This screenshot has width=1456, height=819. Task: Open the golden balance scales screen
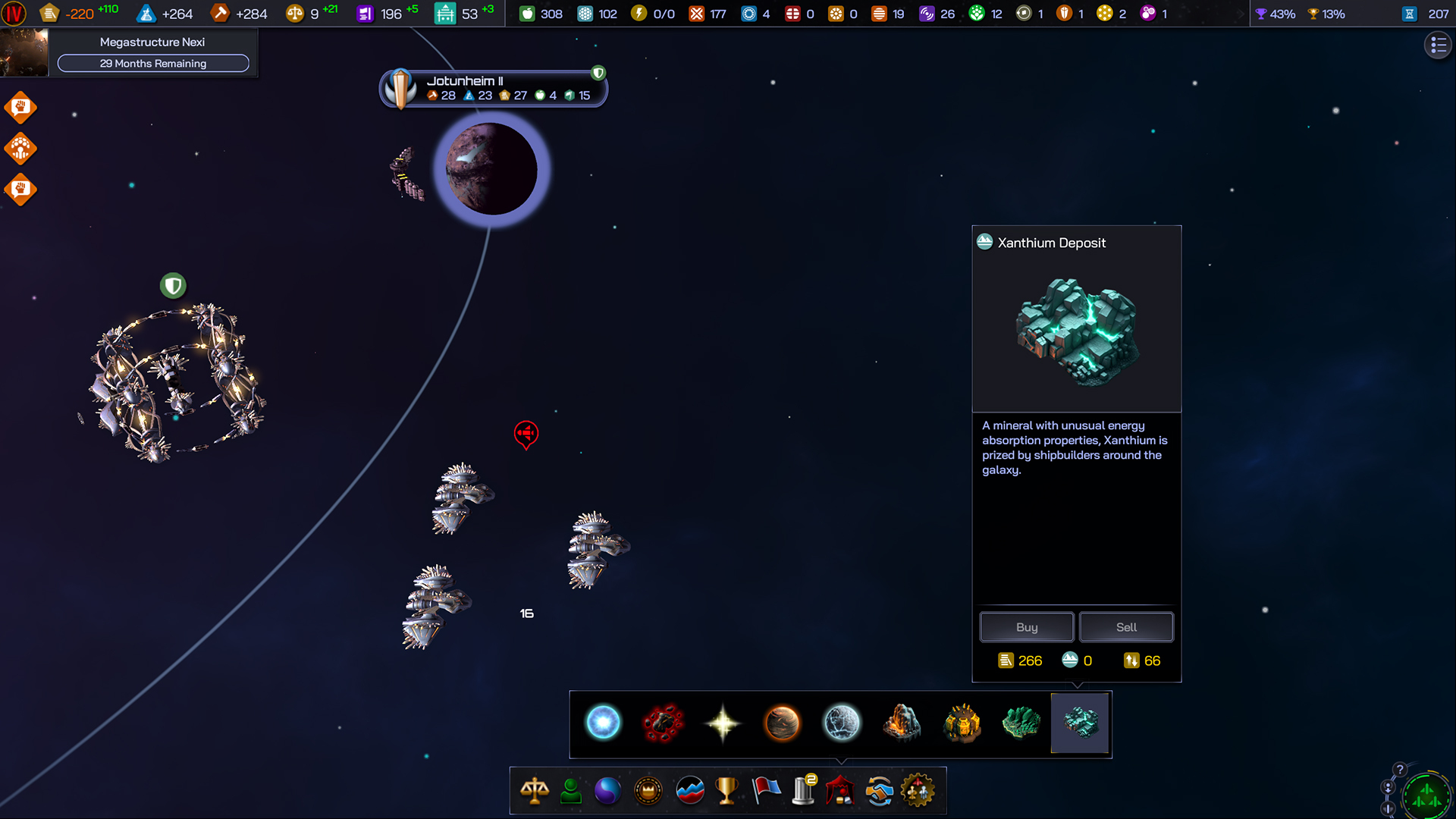pos(535,791)
